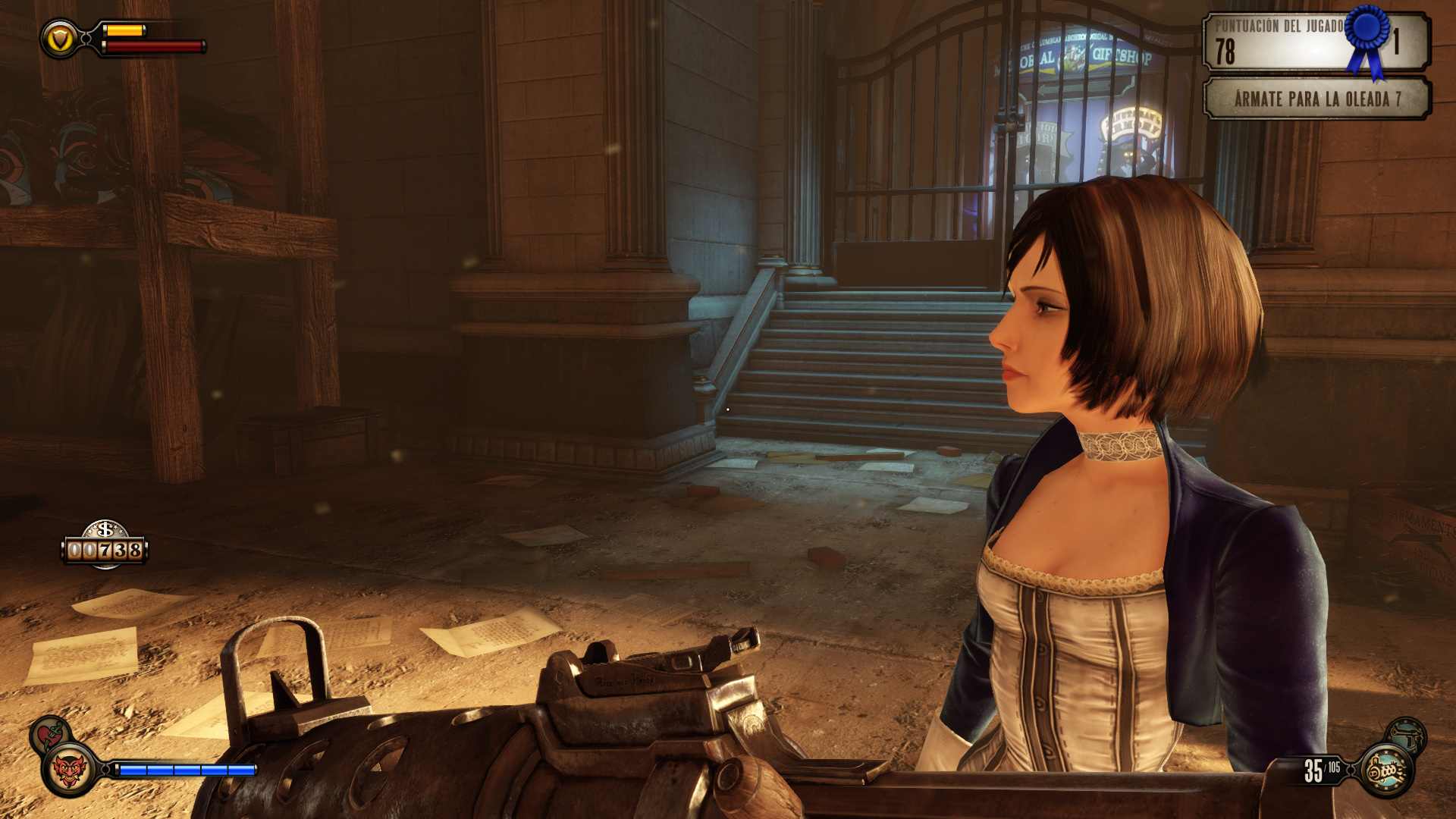1456x819 pixels.
Task: Switch to the heart-shaped secondary vigor icon
Action: [x=49, y=733]
